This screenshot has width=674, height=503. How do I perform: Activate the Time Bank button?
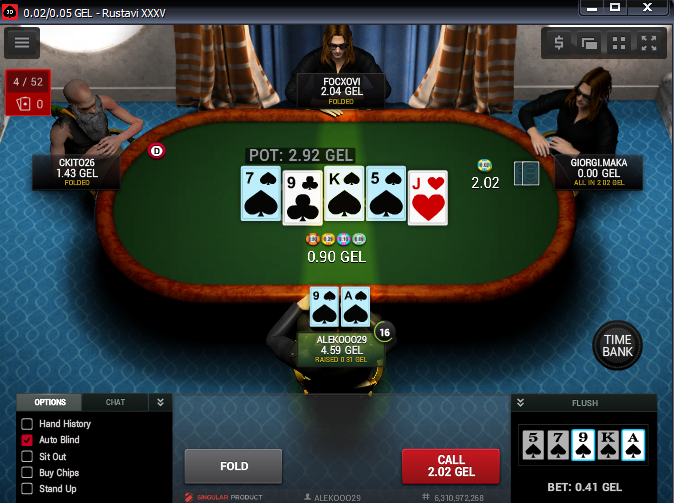click(617, 346)
